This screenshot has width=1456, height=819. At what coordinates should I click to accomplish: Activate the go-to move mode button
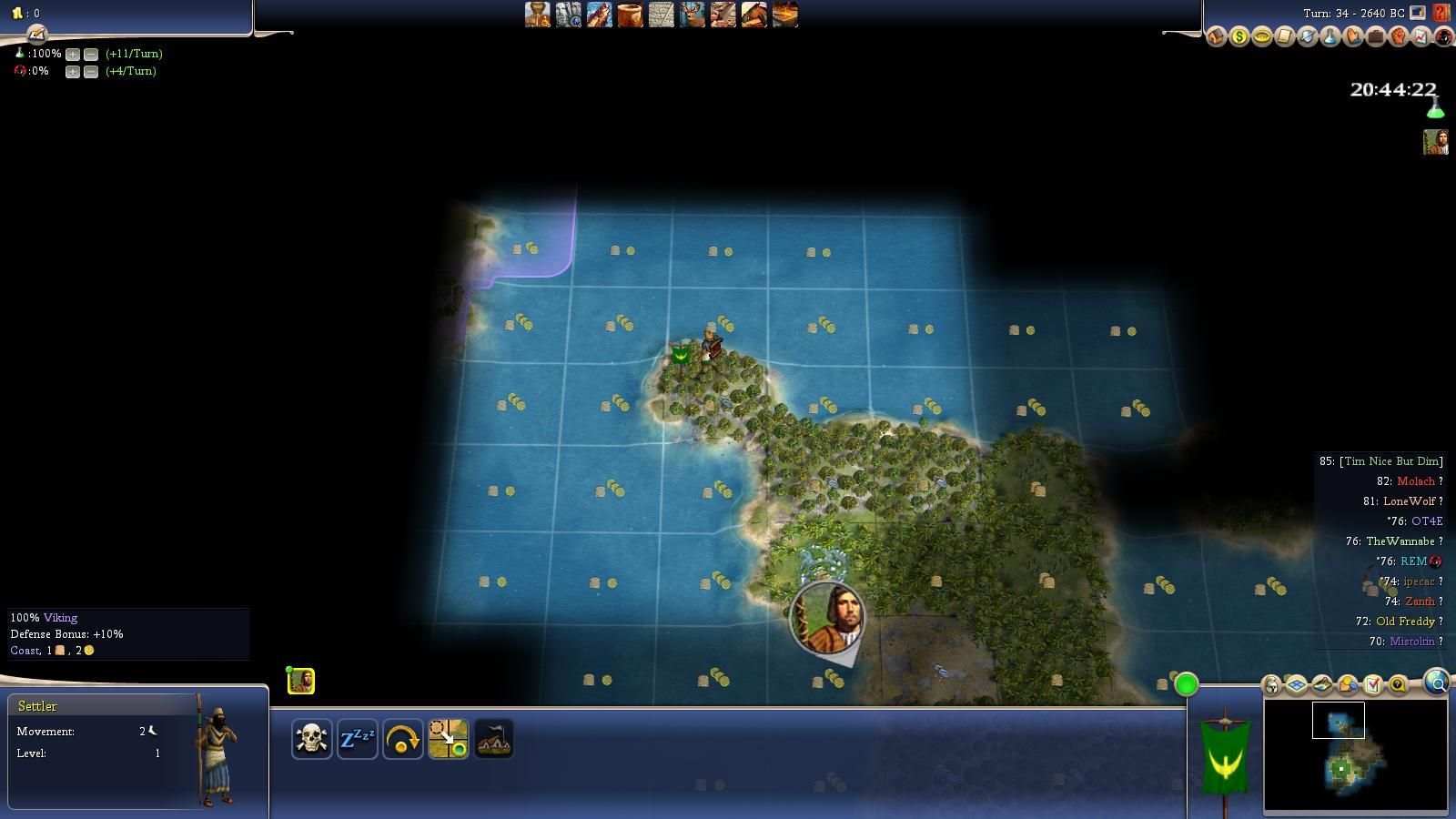coord(448,738)
